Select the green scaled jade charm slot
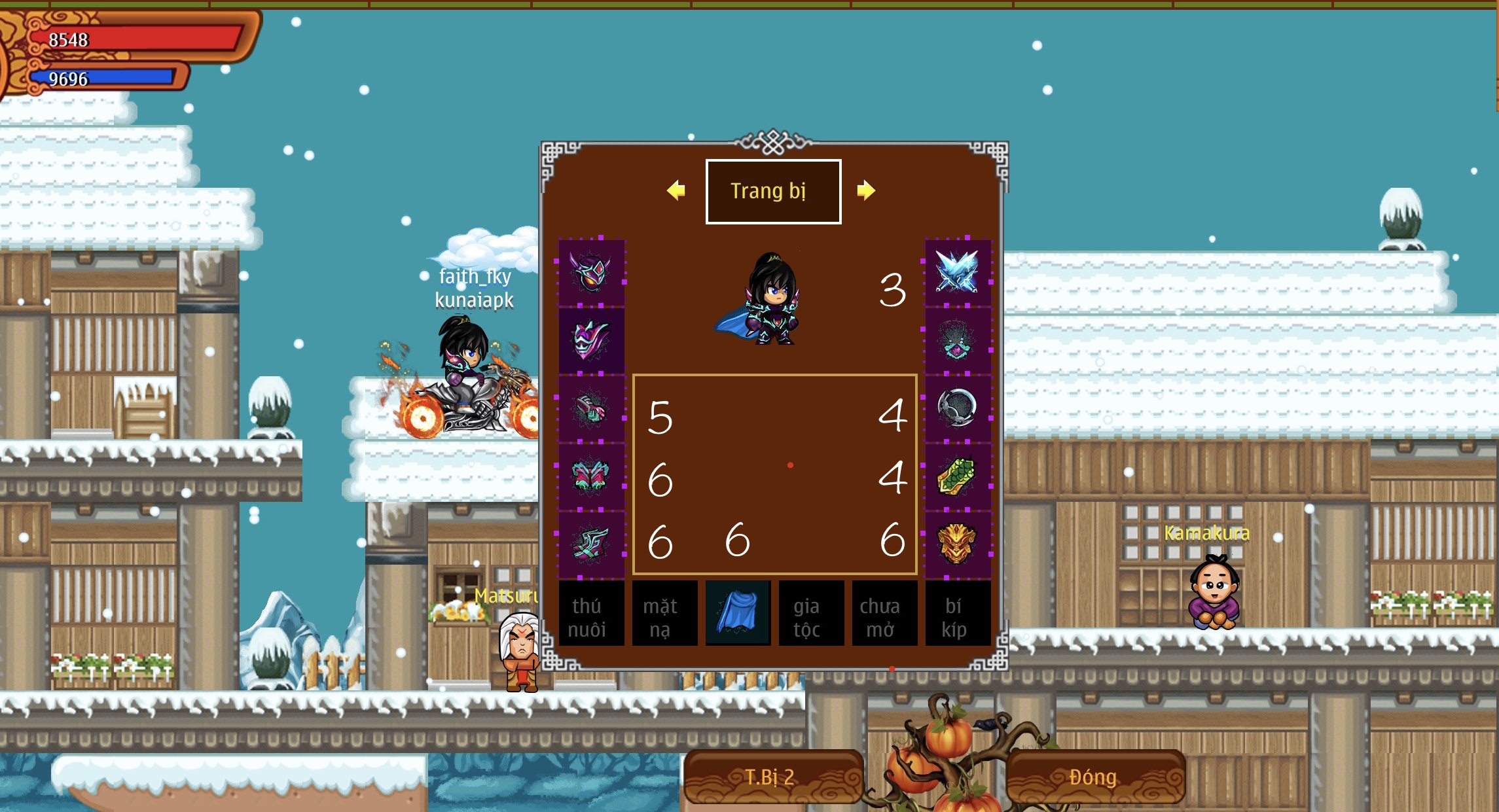Image resolution: width=1499 pixels, height=812 pixels. pos(957,476)
